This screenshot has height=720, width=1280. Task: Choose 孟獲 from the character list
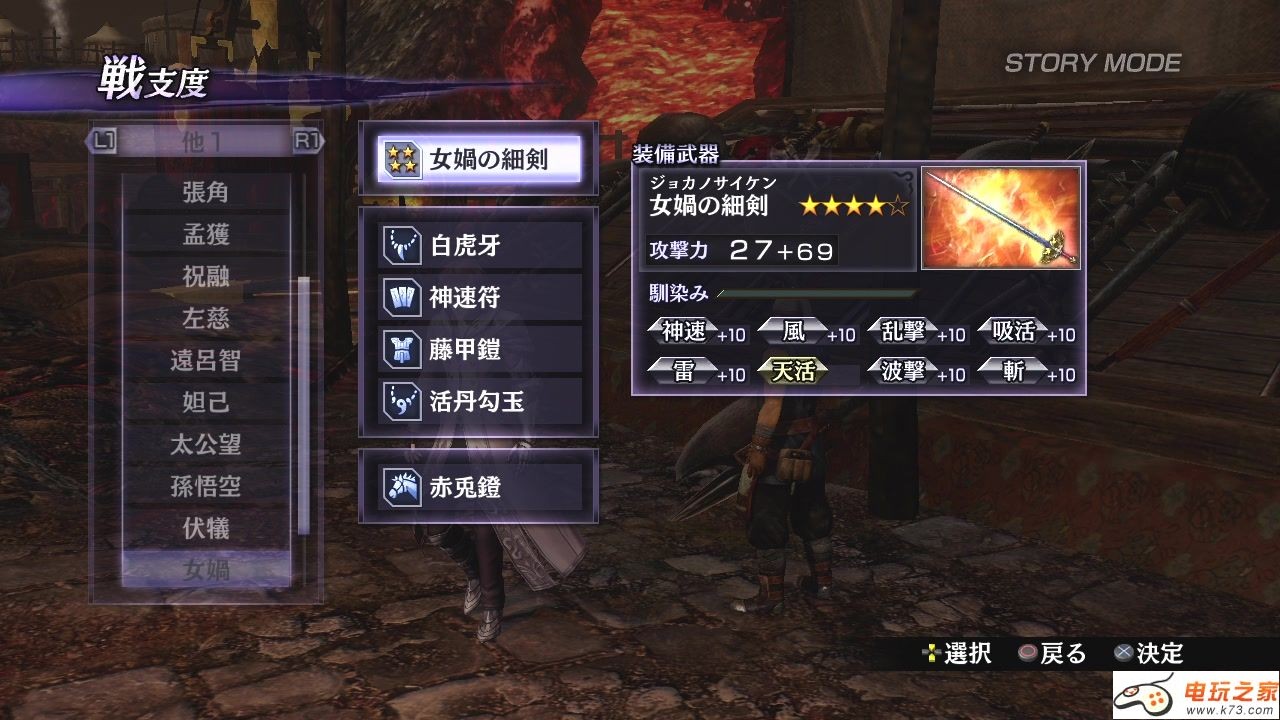pyautogui.click(x=206, y=234)
